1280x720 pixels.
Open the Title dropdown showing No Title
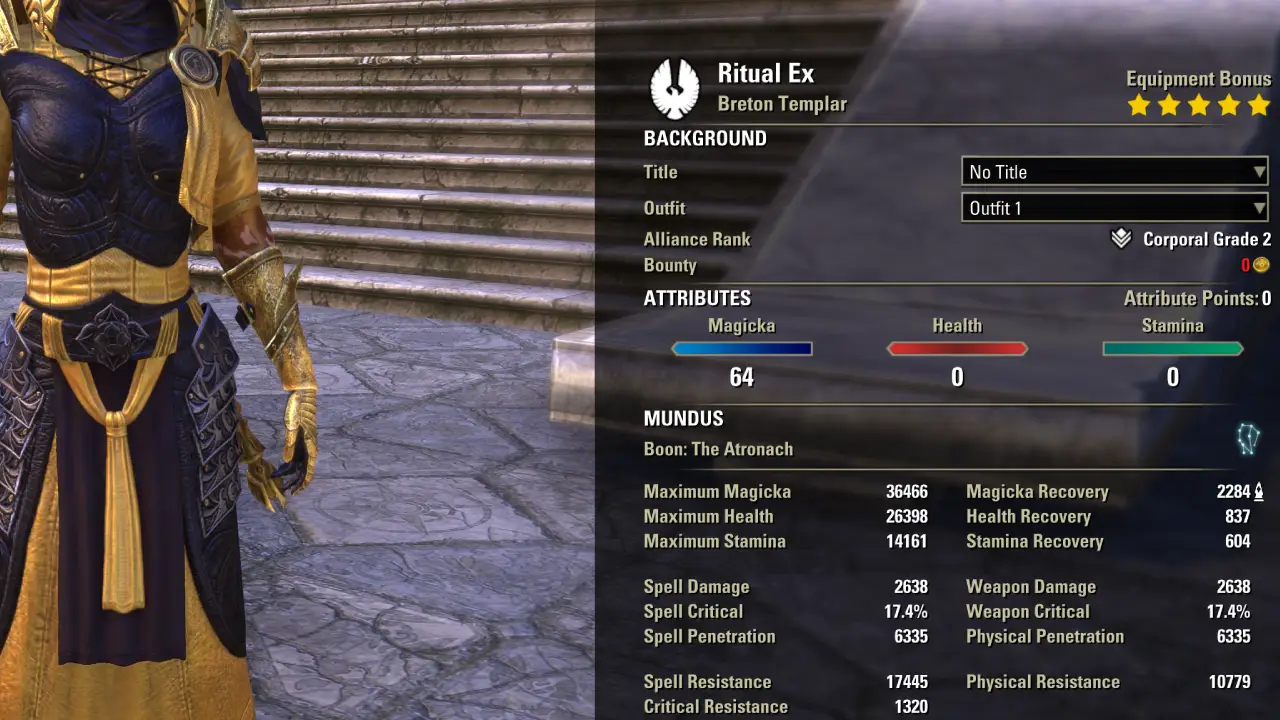[1114, 172]
